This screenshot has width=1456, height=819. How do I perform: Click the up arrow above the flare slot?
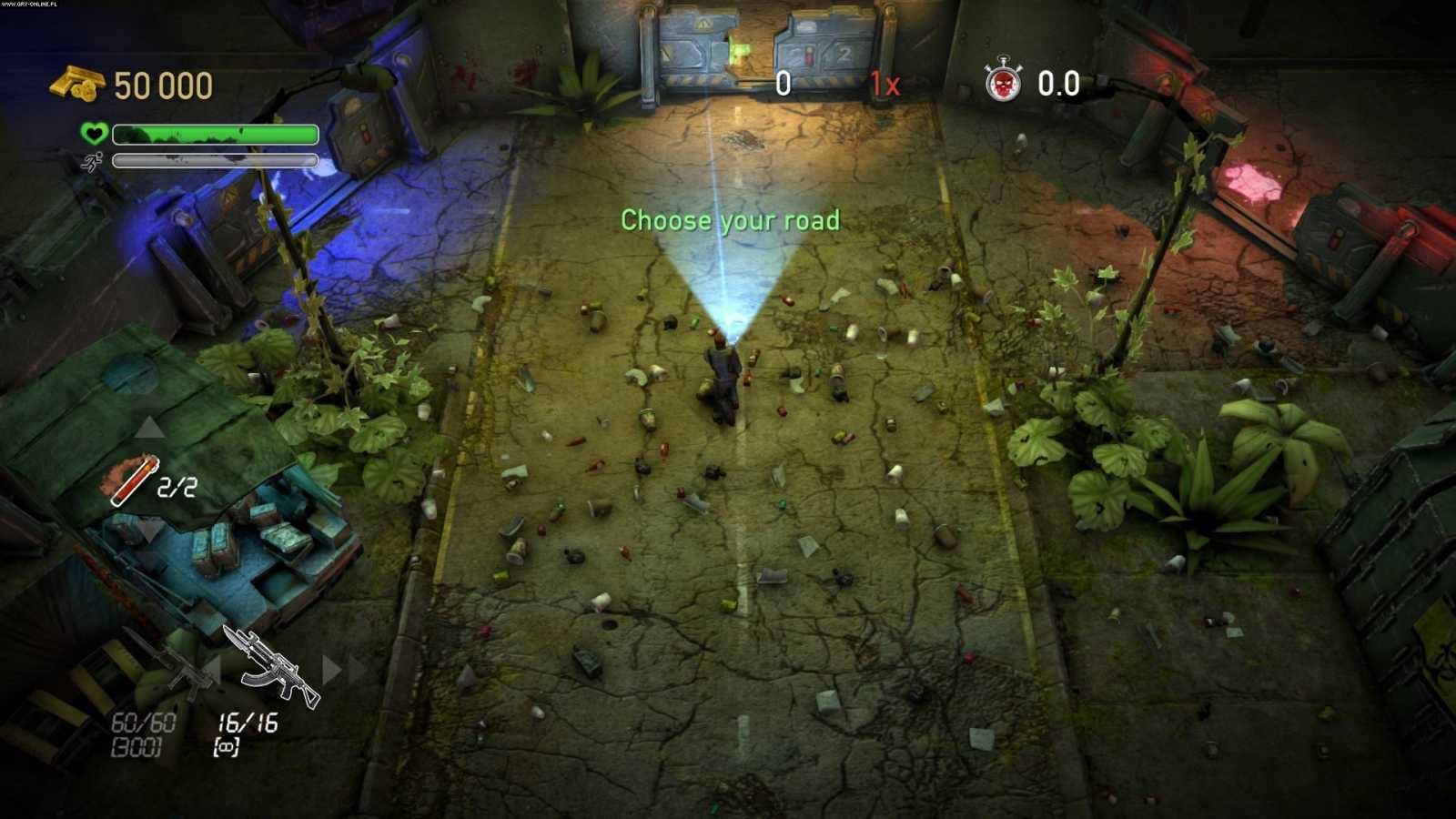[150, 428]
